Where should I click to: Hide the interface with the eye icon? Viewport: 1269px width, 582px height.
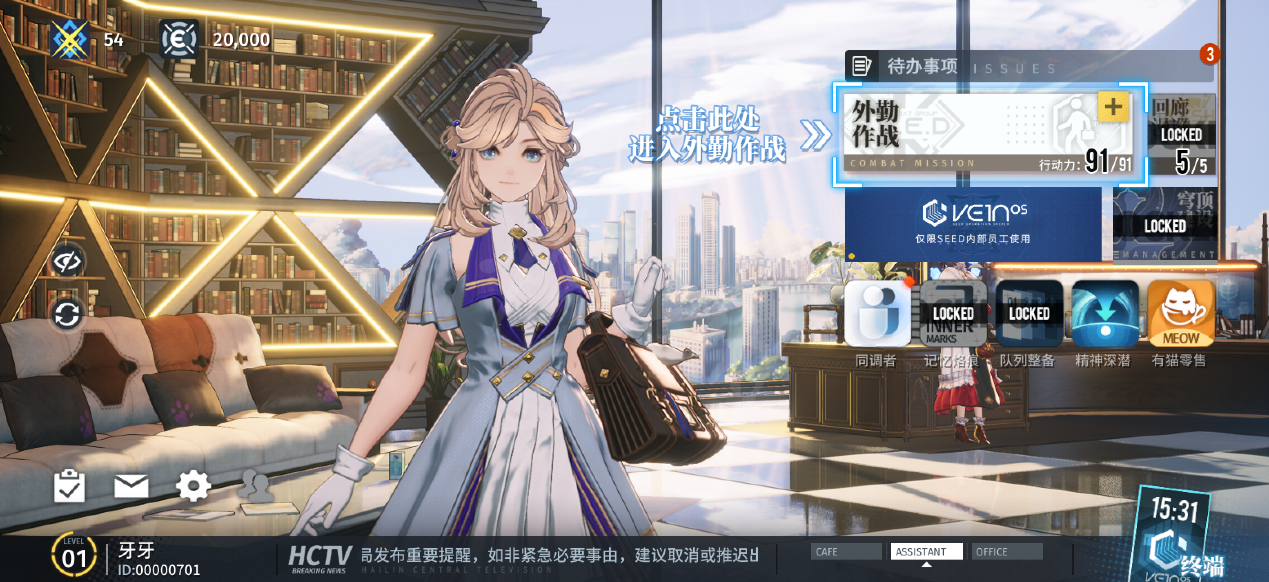click(x=67, y=262)
